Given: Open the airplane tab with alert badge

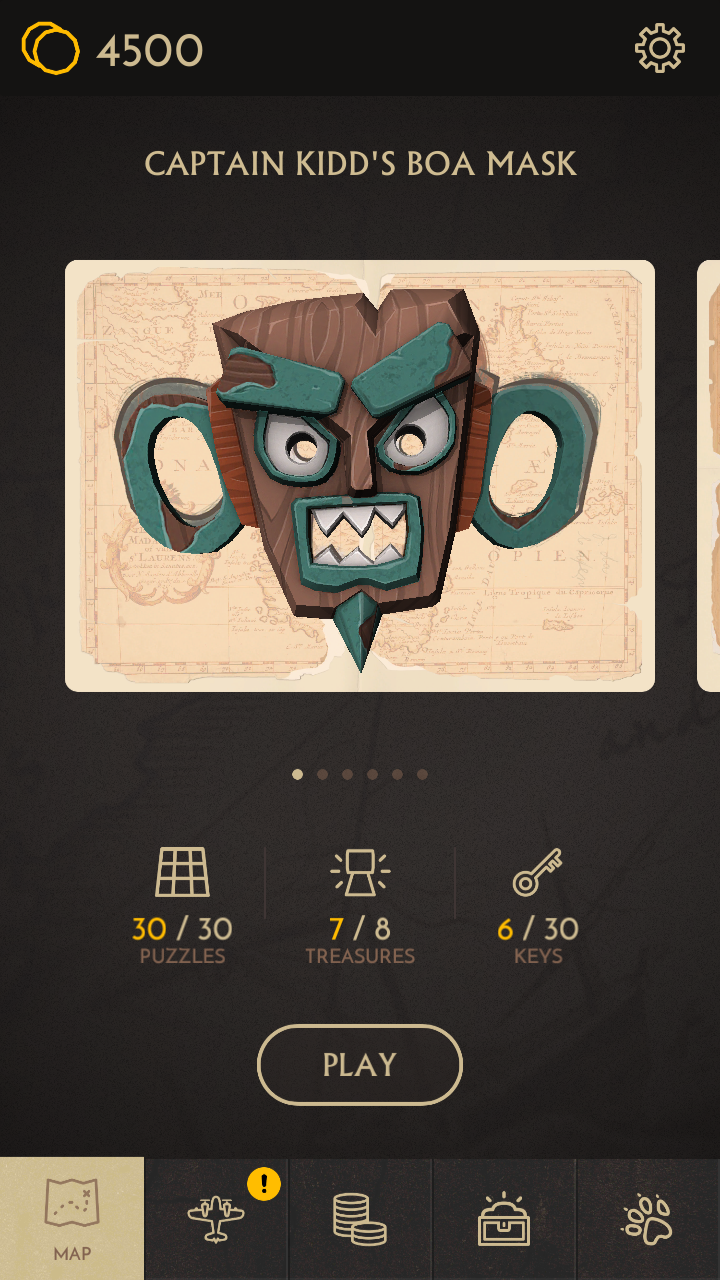Looking at the screenshot, I should click(x=216, y=1218).
